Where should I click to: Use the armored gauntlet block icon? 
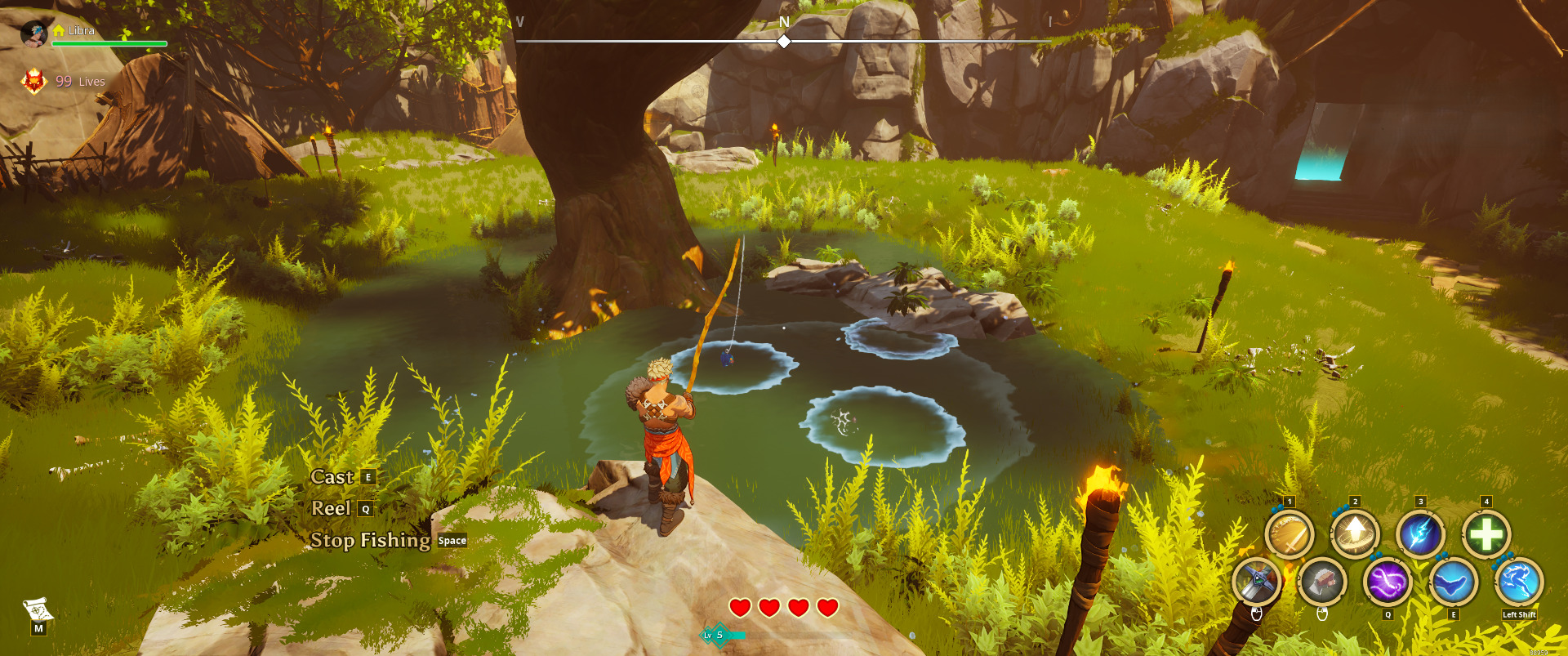coord(1322,582)
